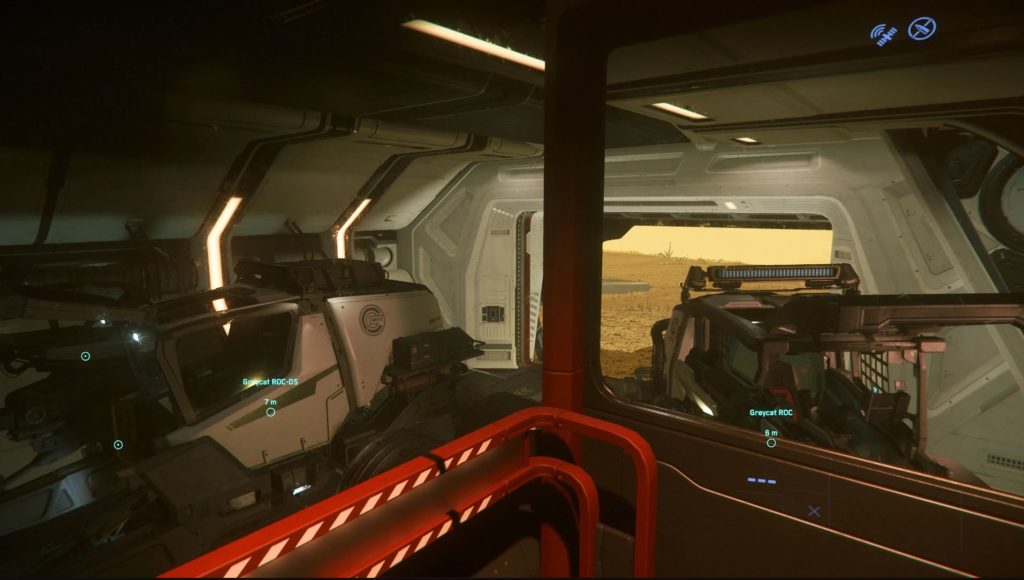1024x580 pixels.
Task: Select the Greycat ROC-DS vehicle marker
Action: click(x=270, y=411)
